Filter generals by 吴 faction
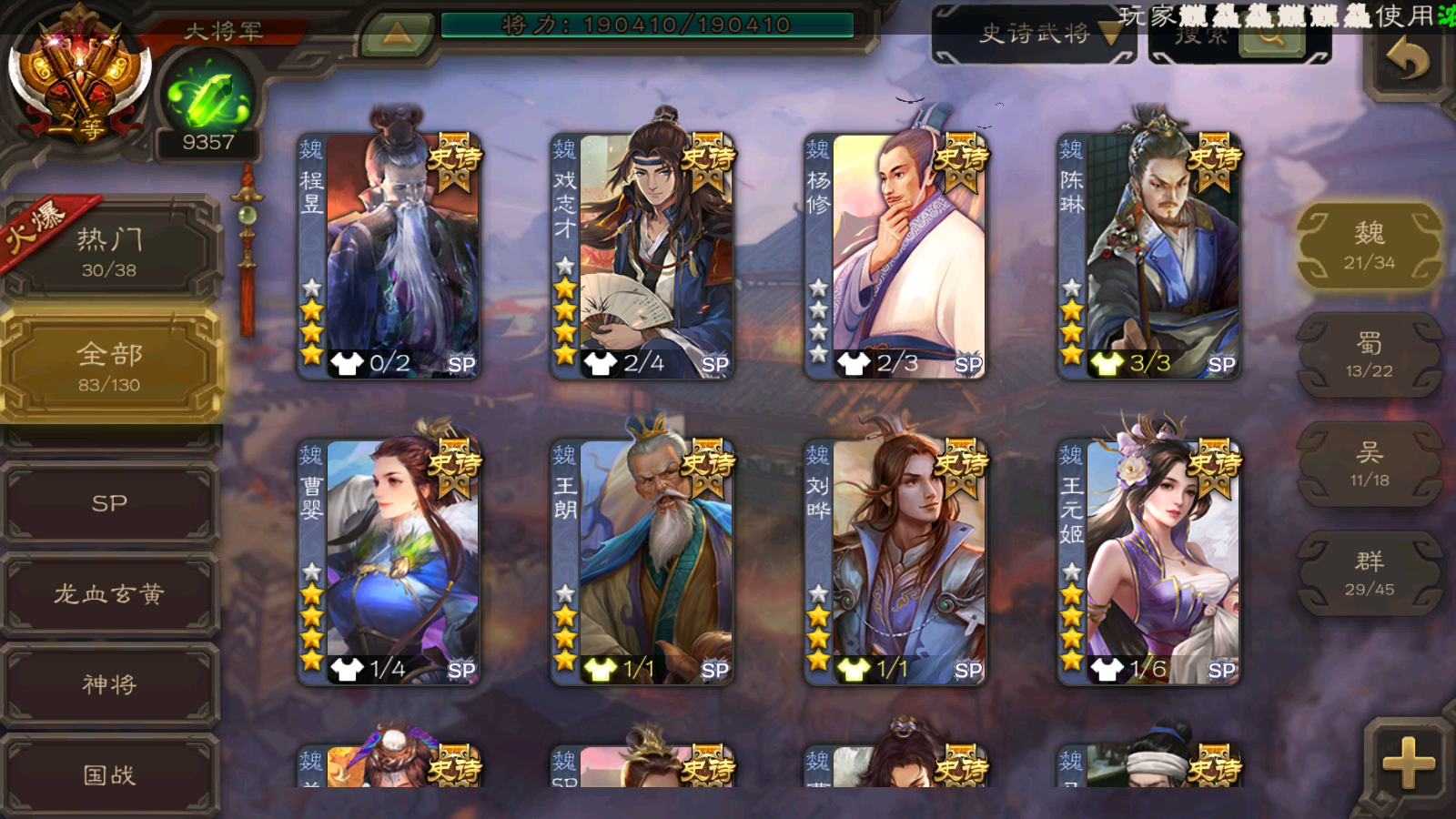 pos(1369,464)
